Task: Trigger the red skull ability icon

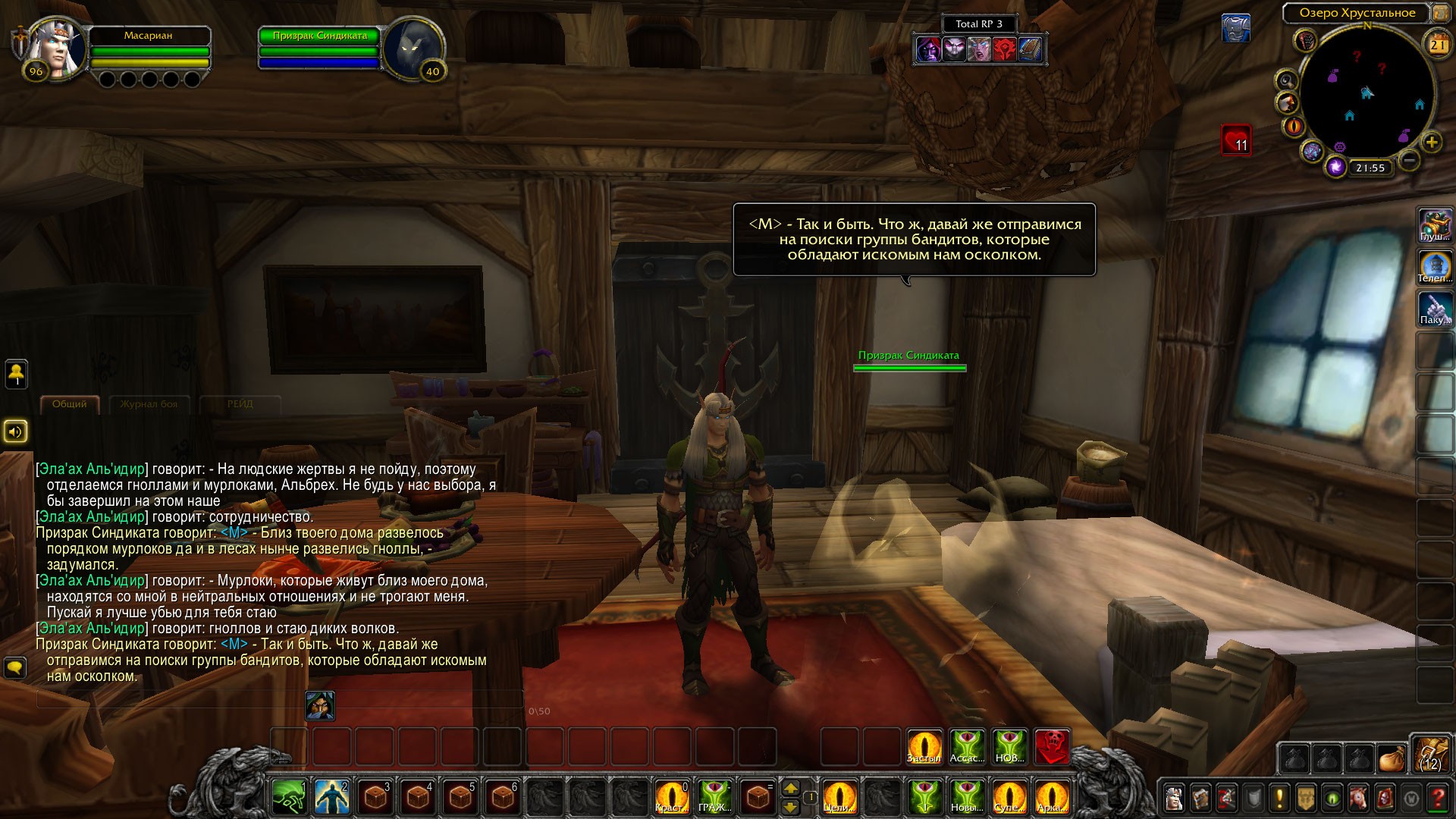Action: [x=1052, y=747]
